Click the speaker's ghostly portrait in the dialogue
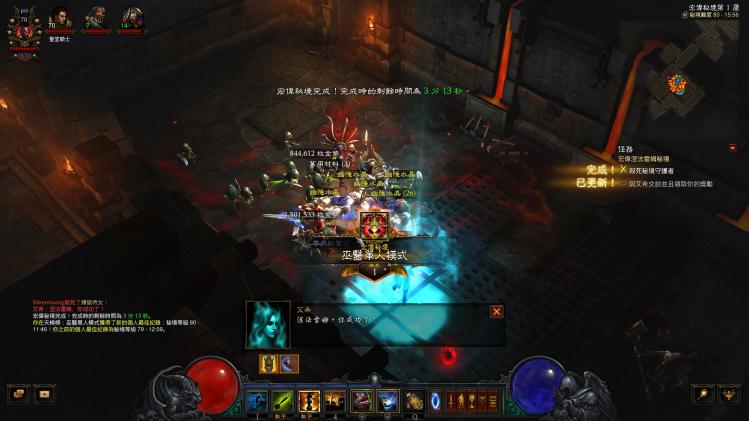The image size is (749, 421). pyautogui.click(x=267, y=324)
